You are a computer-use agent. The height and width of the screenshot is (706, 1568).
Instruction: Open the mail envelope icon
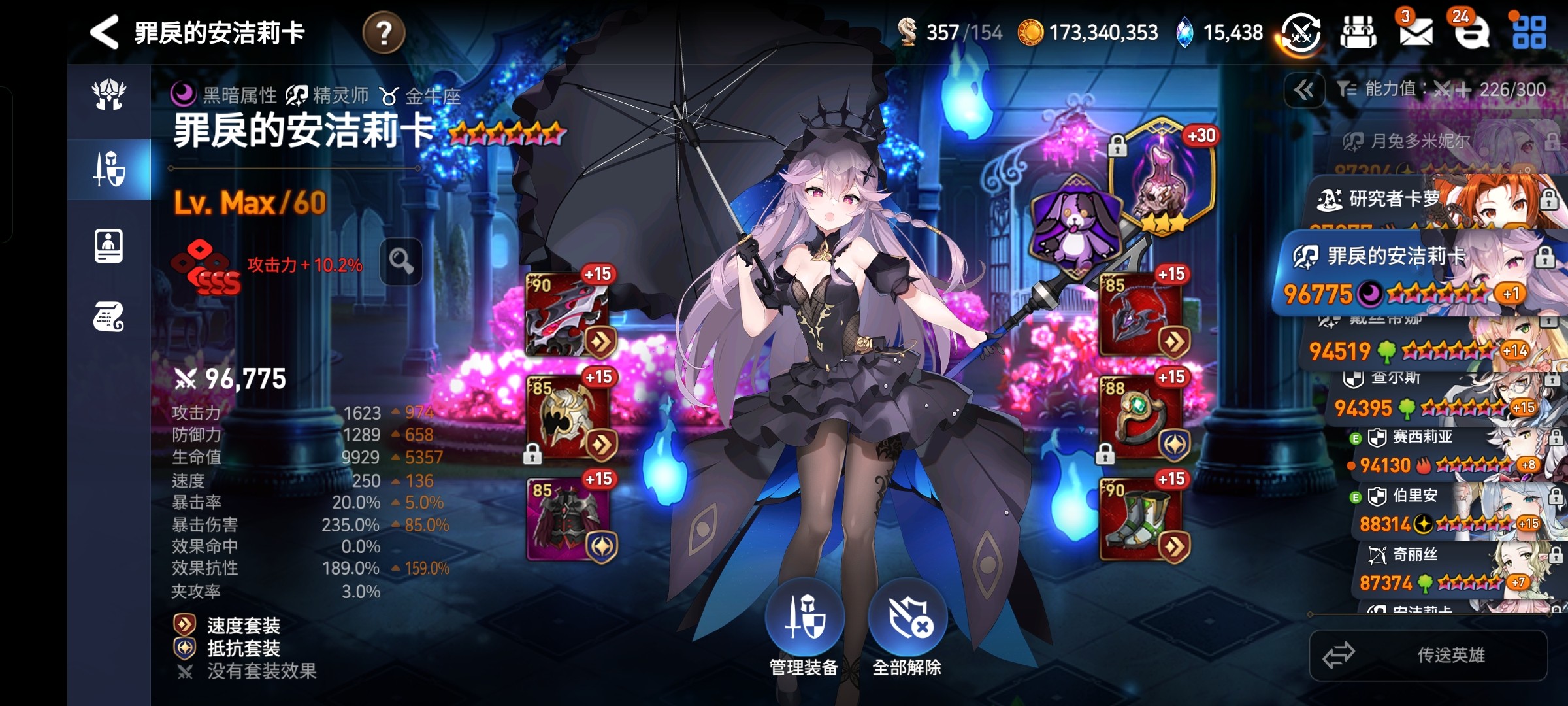coord(1415,32)
